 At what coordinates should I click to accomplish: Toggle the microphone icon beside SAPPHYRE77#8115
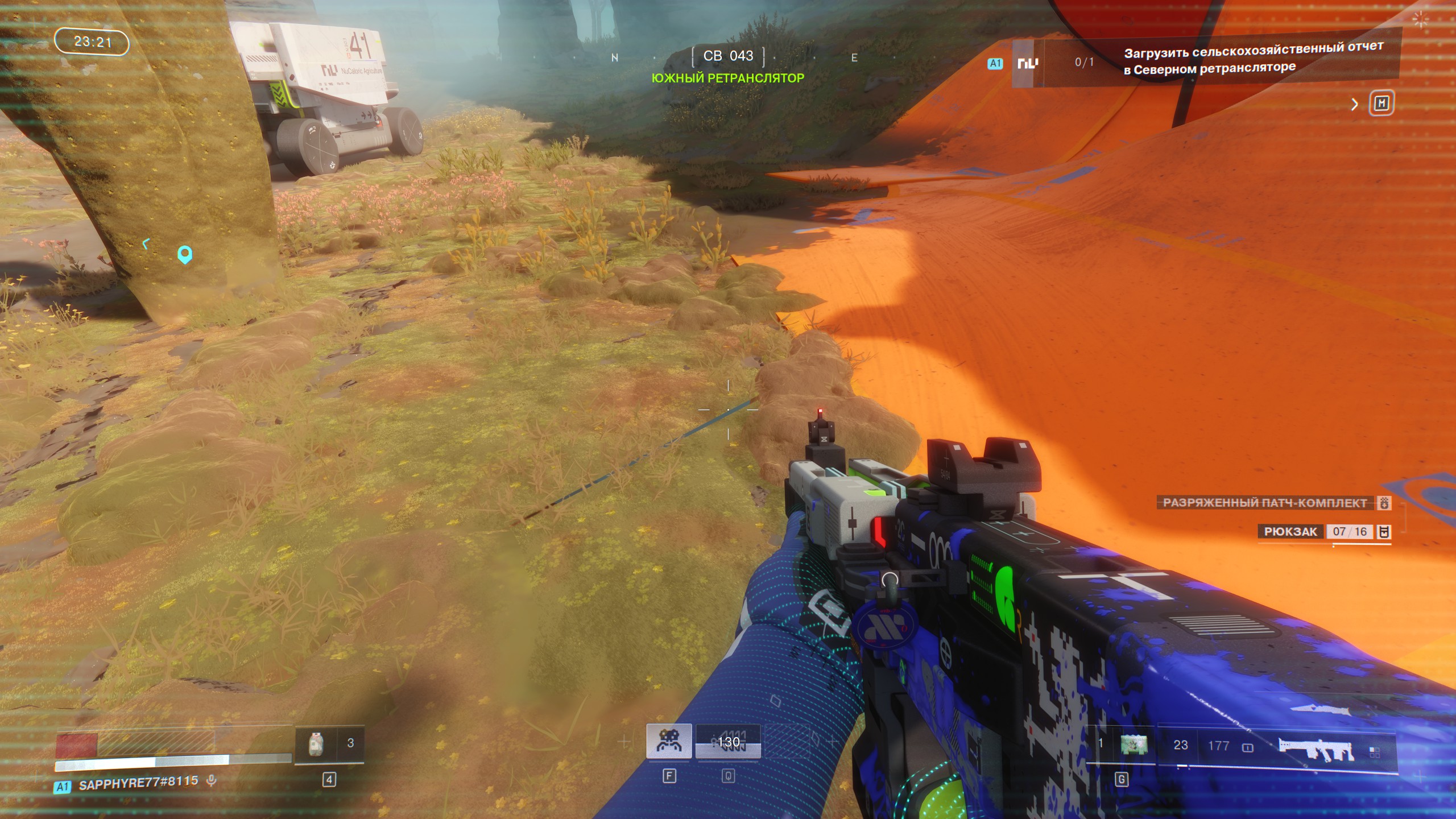click(x=212, y=781)
